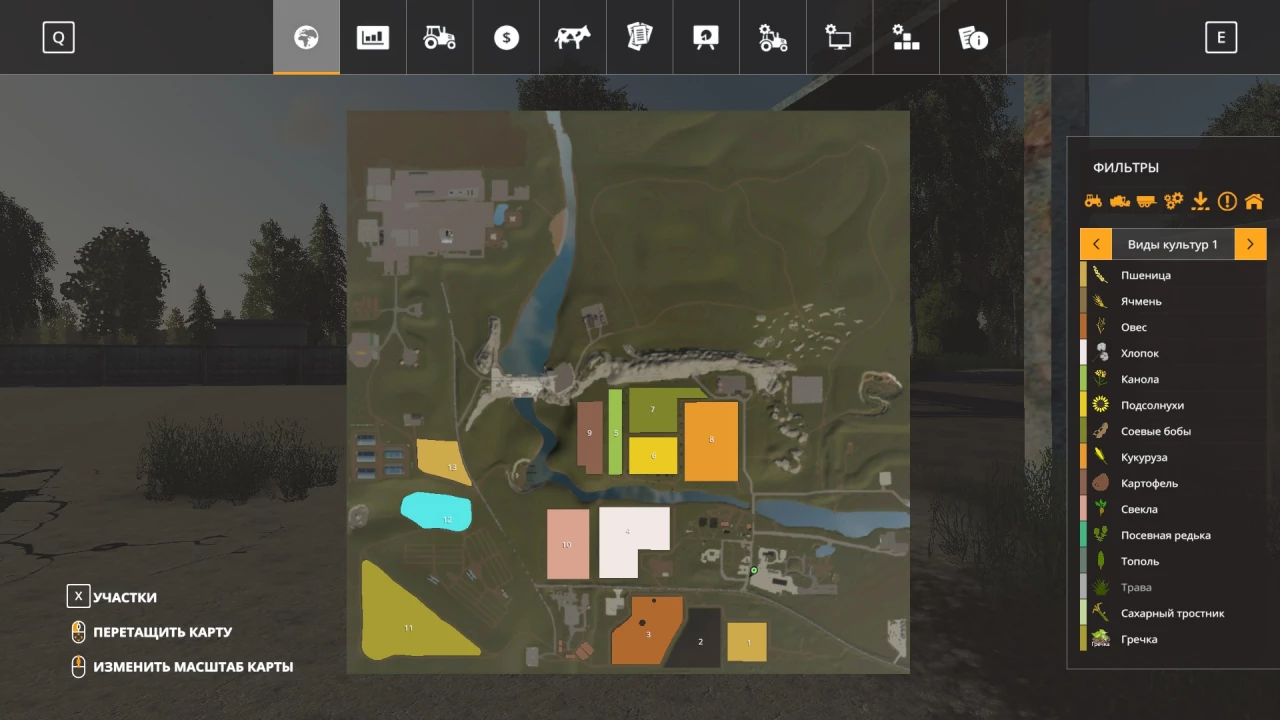The width and height of the screenshot is (1280, 720).
Task: Open the Contracts documents icon
Action: [639, 37]
